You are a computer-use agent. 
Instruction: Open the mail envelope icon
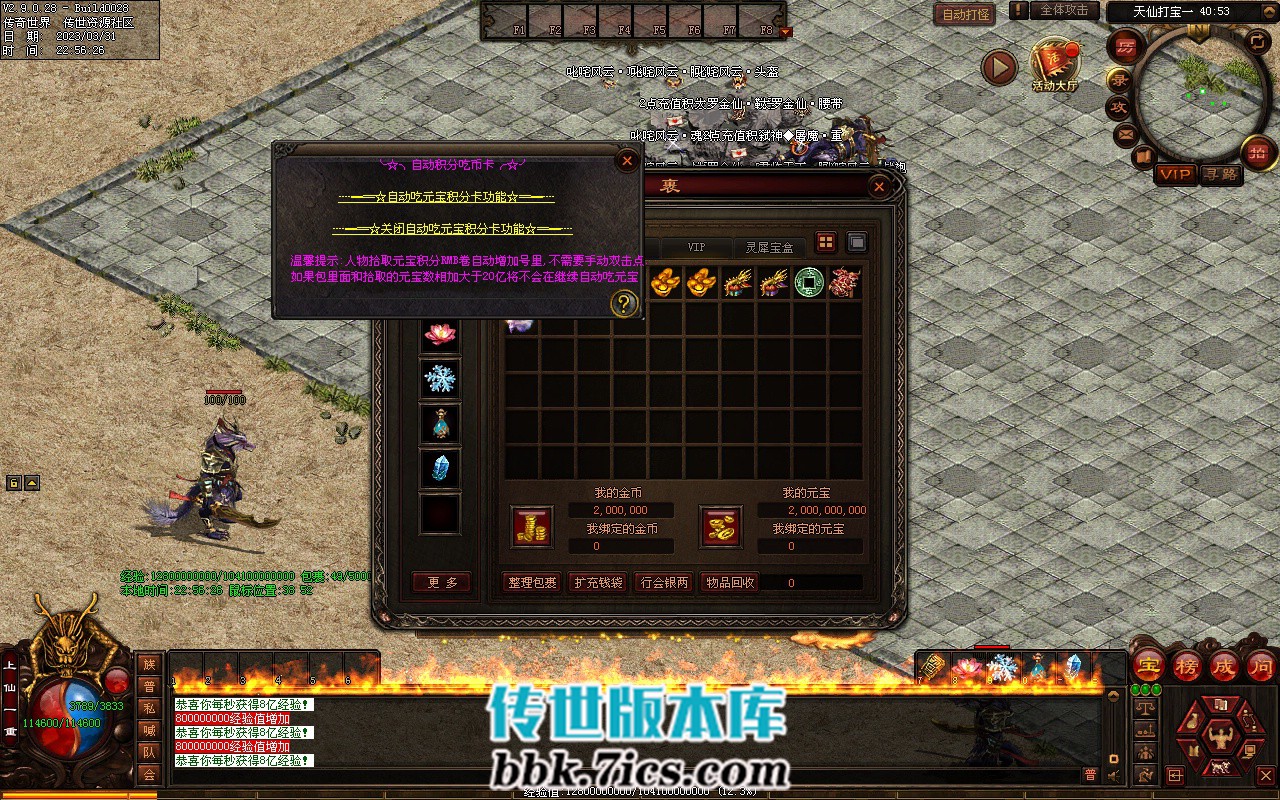click(x=1127, y=134)
